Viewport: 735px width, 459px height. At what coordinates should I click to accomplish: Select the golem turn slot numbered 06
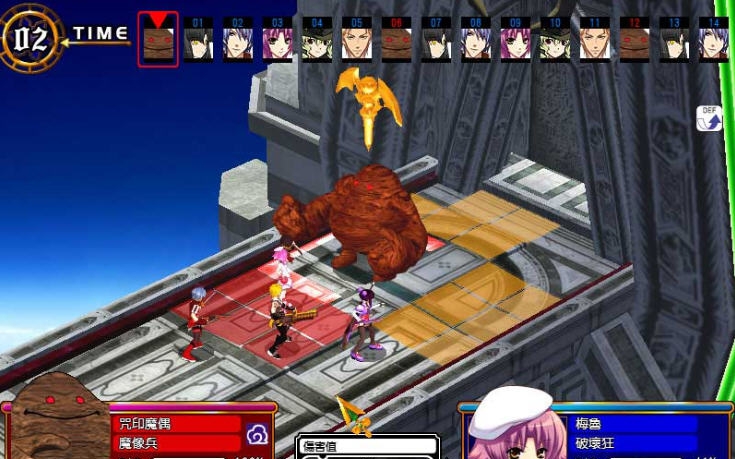pyautogui.click(x=396, y=41)
